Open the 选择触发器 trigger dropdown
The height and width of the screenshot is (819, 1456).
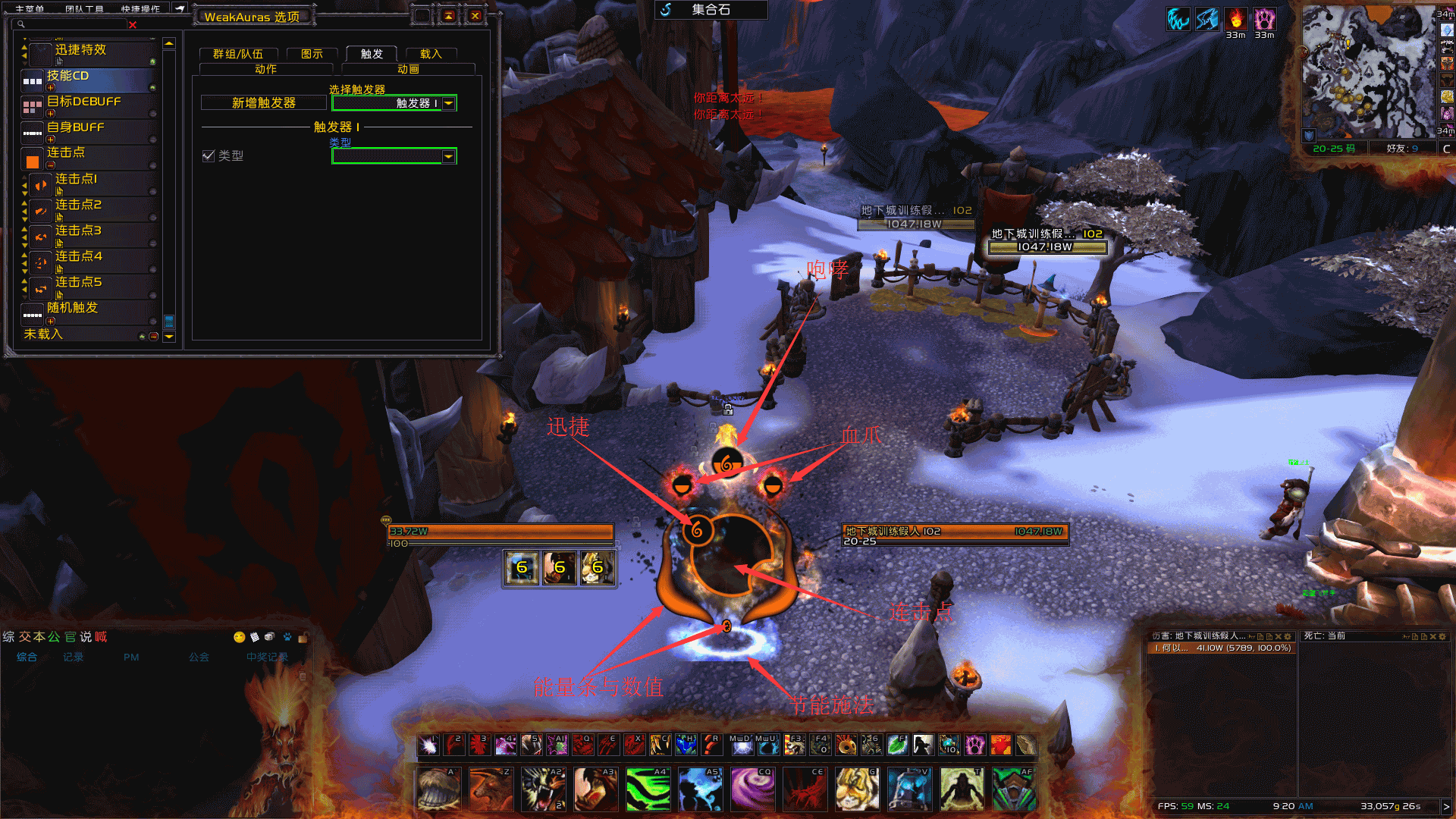[x=449, y=103]
